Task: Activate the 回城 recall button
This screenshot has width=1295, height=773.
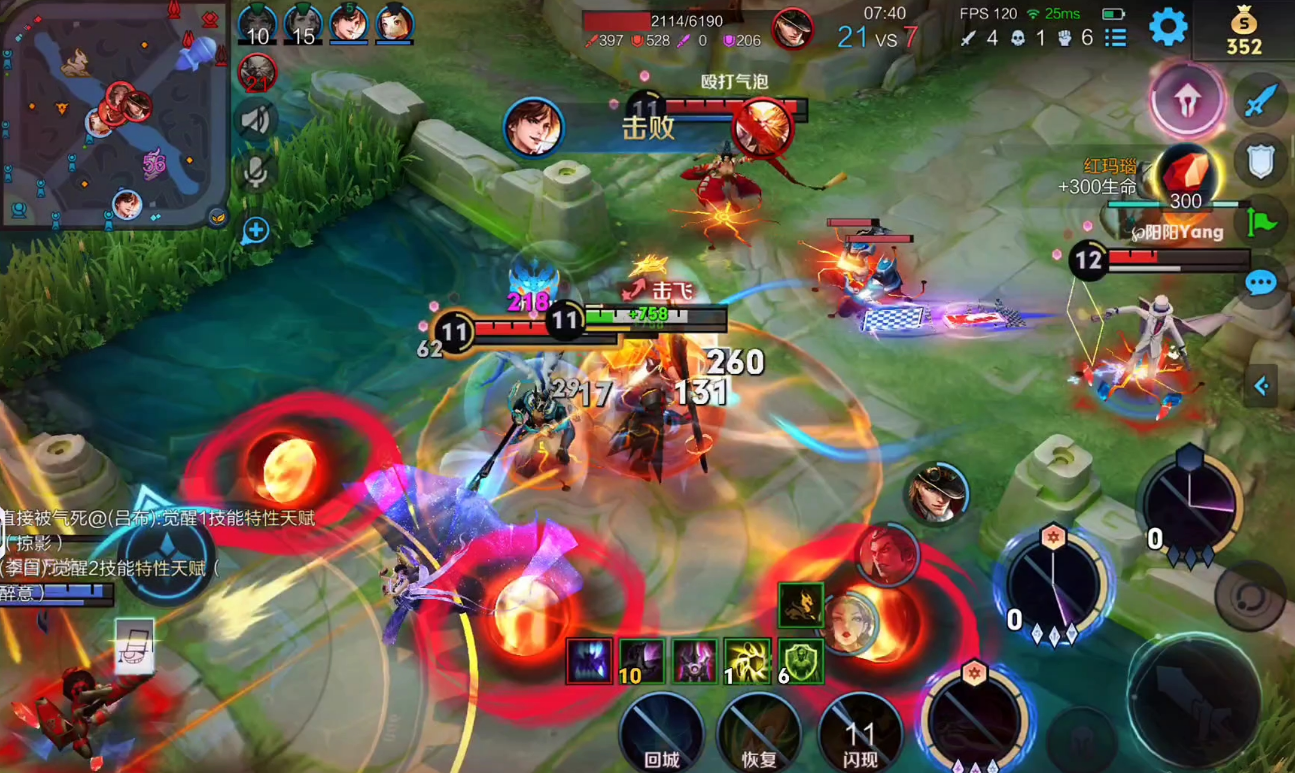Action: pyautogui.click(x=661, y=733)
